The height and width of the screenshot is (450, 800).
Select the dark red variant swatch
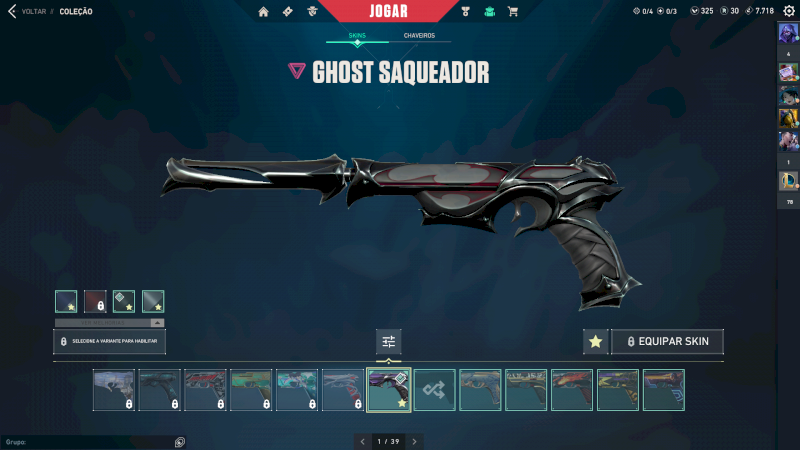(95, 300)
